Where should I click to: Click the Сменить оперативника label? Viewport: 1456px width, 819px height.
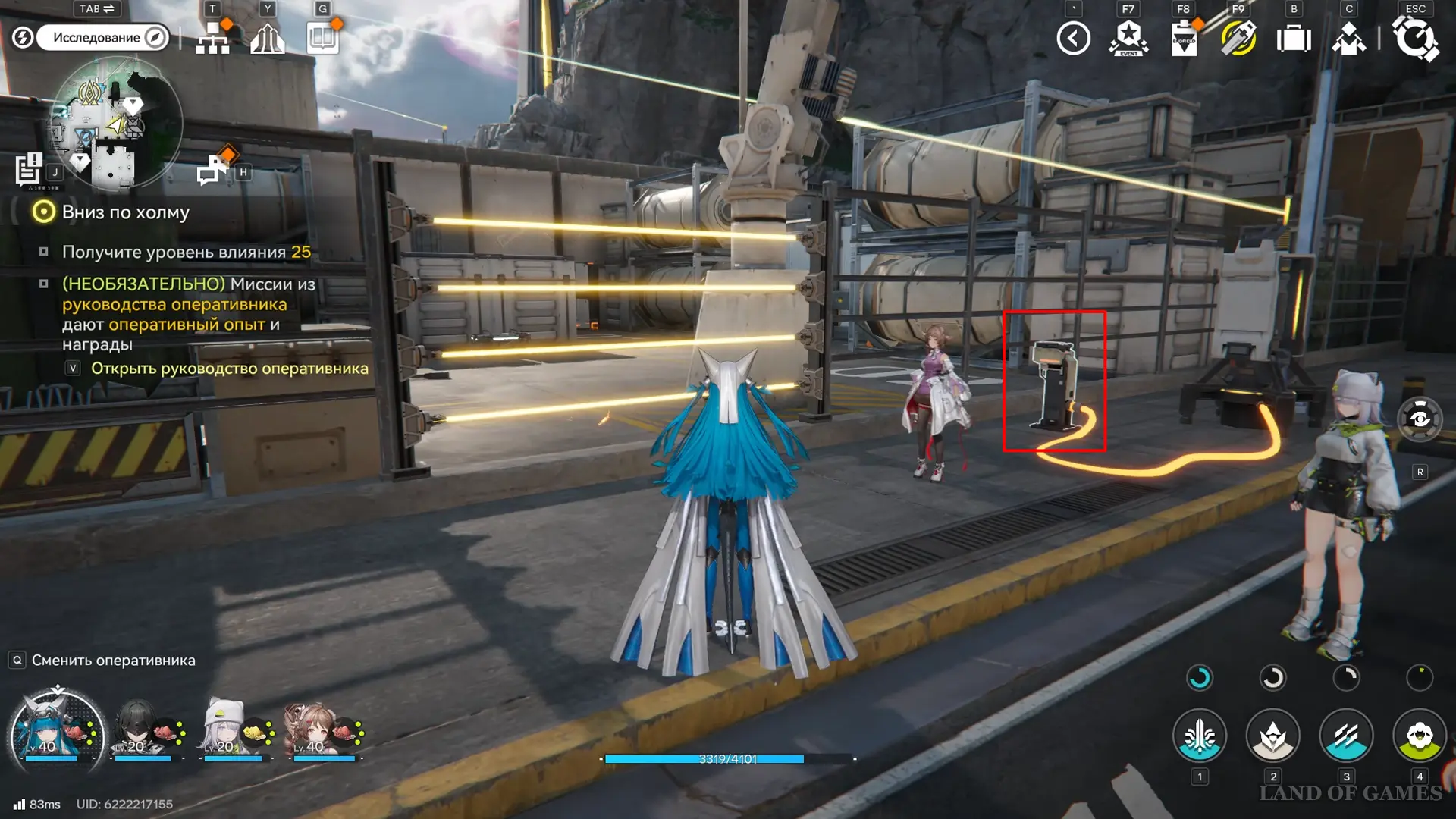[113, 661]
